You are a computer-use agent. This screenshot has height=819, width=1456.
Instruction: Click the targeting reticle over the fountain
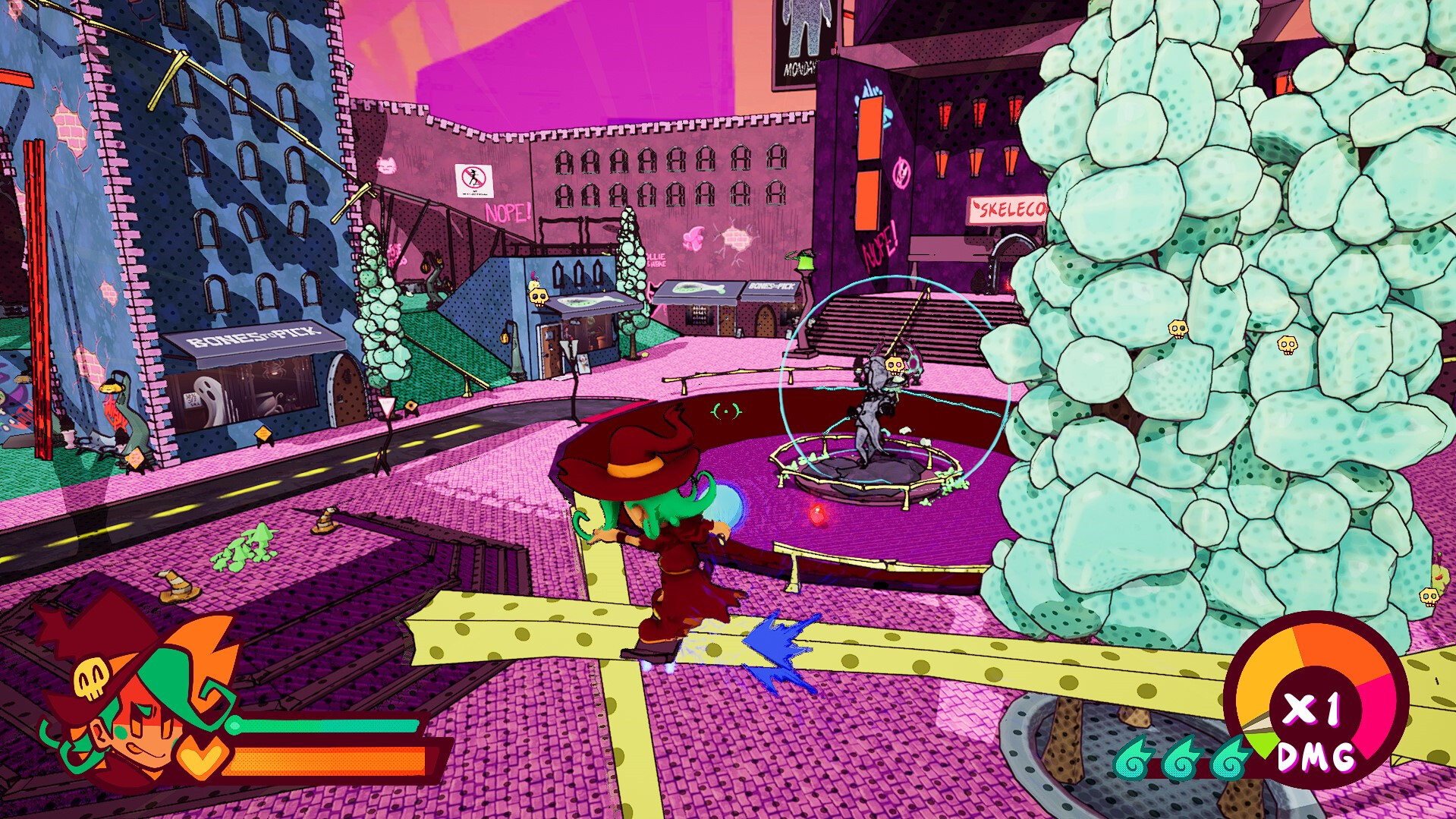pyautogui.click(x=726, y=413)
